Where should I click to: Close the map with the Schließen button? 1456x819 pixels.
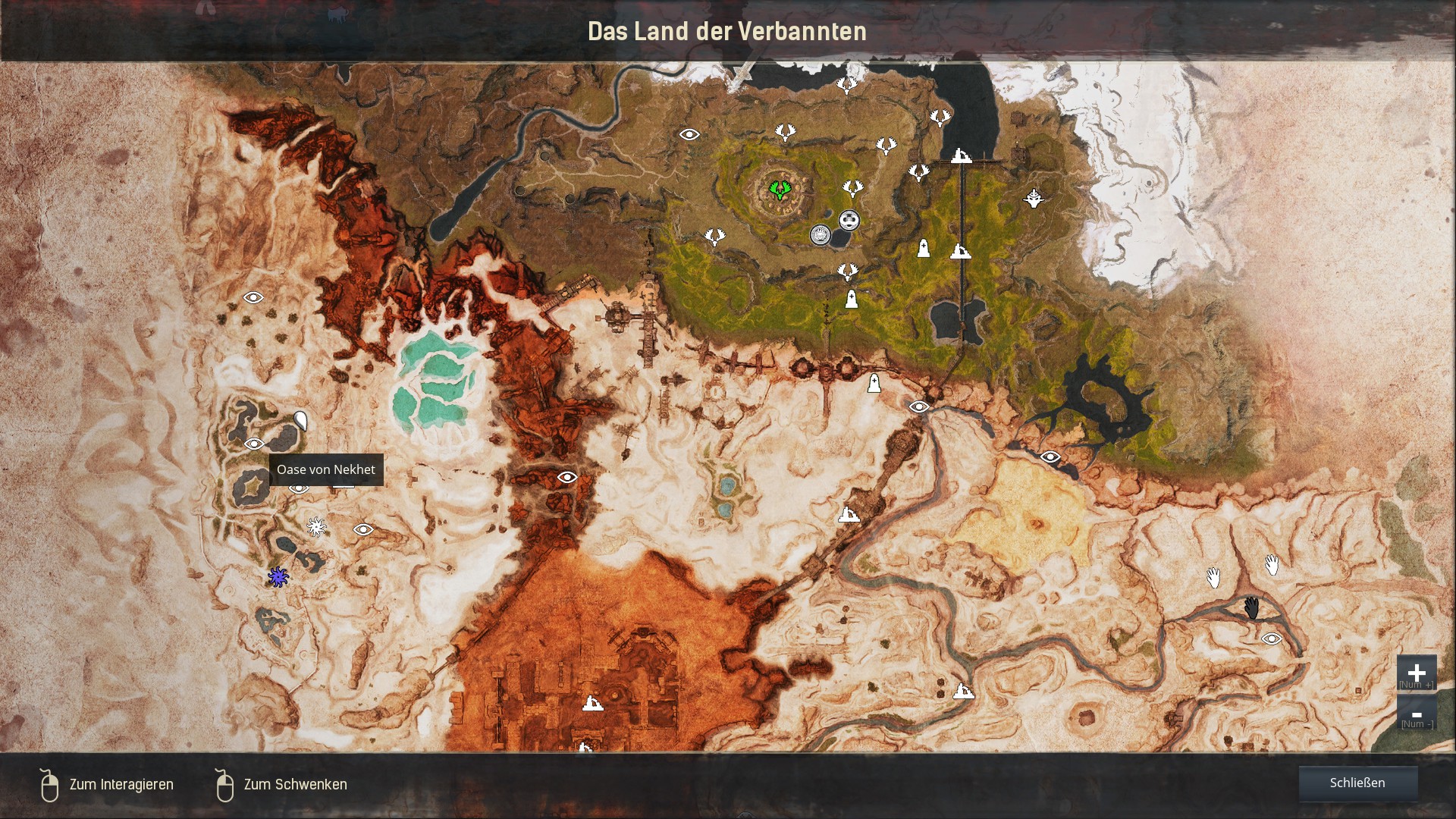(x=1357, y=783)
